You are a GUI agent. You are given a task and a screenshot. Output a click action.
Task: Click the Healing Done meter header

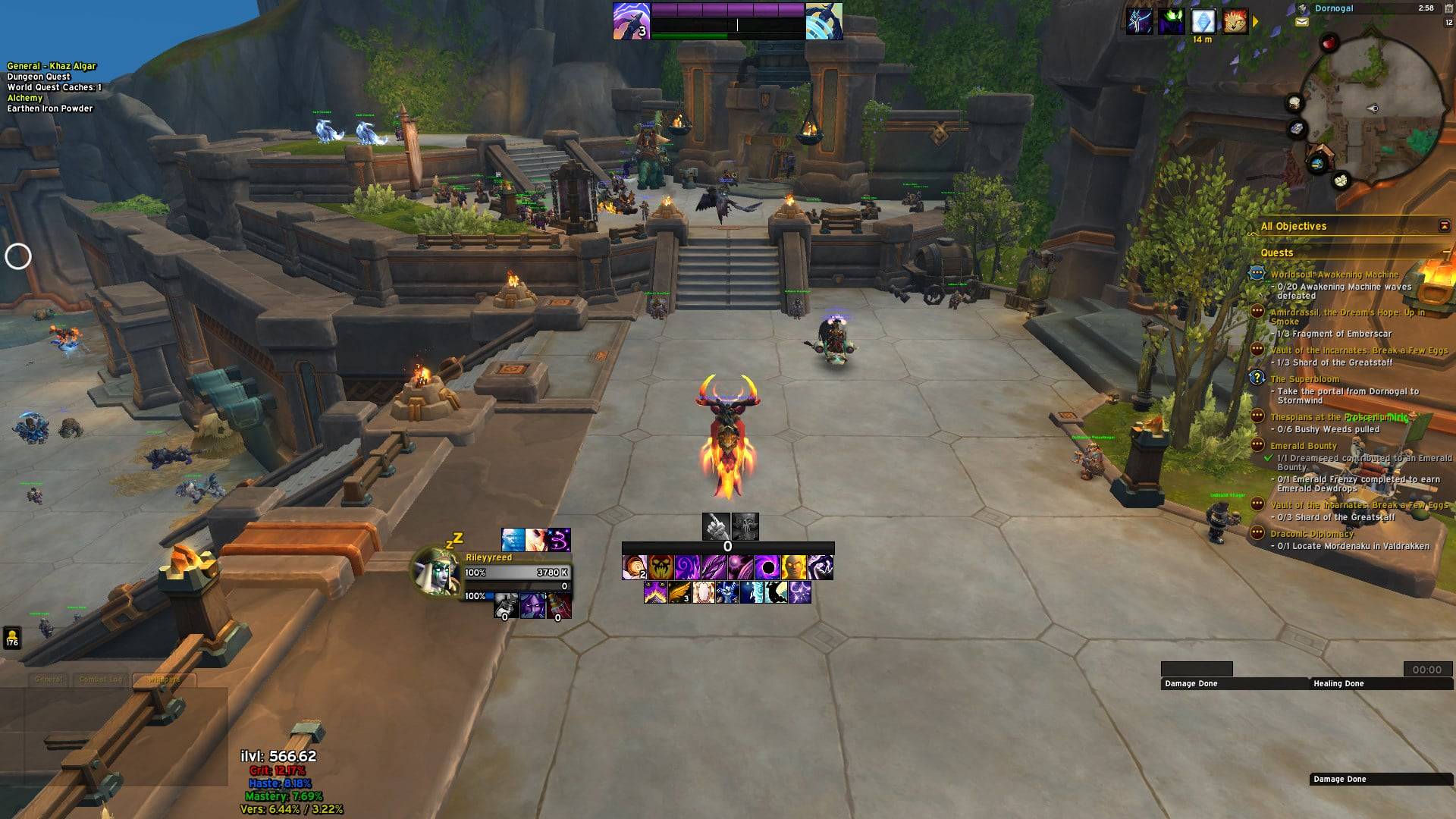tap(1338, 684)
